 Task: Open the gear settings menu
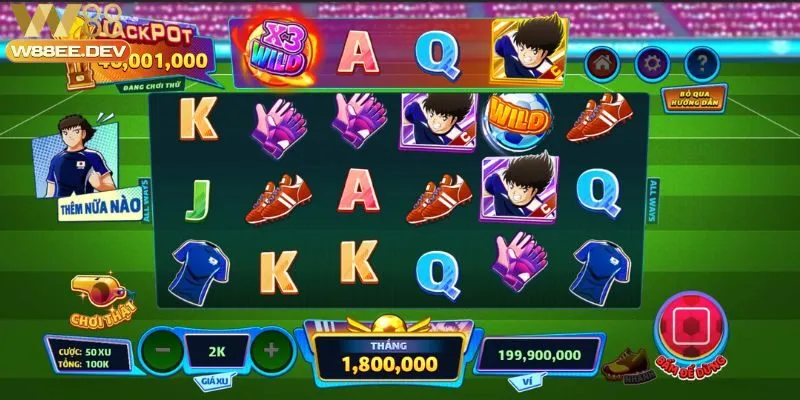click(x=651, y=61)
